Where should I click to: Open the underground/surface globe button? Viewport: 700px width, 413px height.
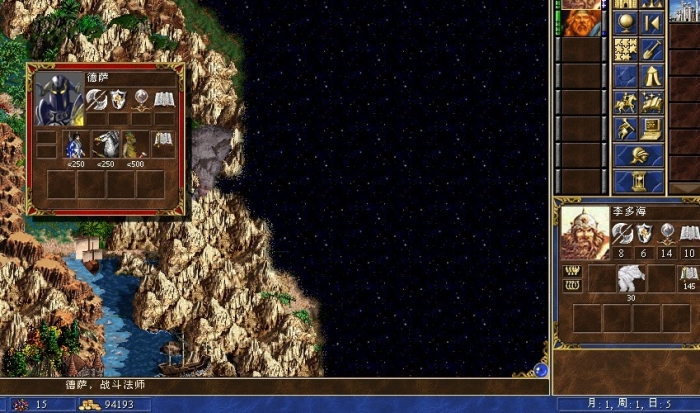(626, 23)
